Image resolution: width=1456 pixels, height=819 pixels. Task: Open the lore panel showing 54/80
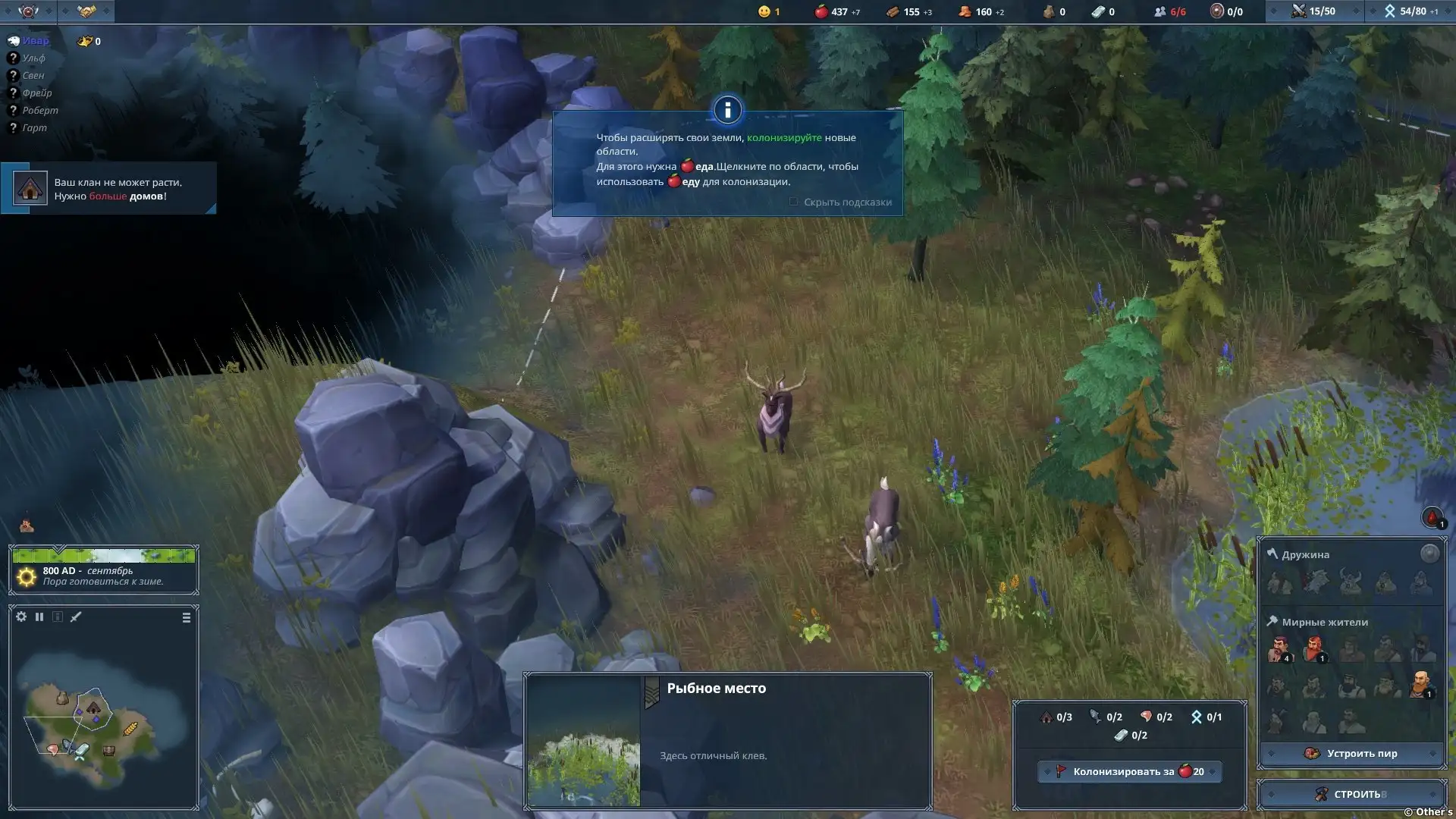(x=1410, y=11)
